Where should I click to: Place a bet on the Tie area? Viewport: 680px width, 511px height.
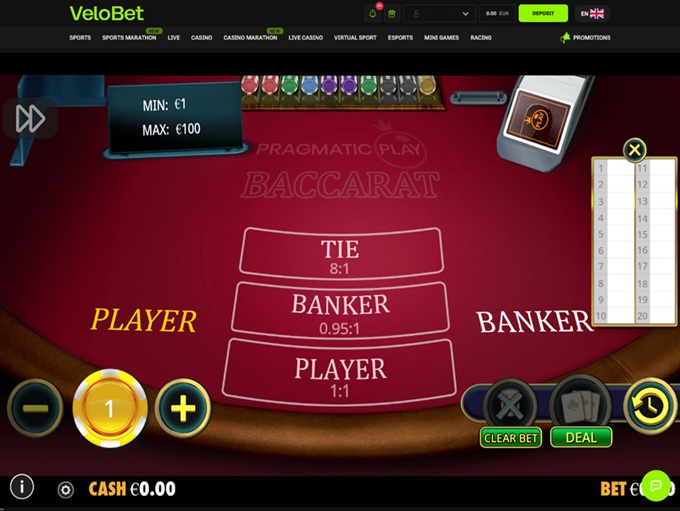coord(340,254)
